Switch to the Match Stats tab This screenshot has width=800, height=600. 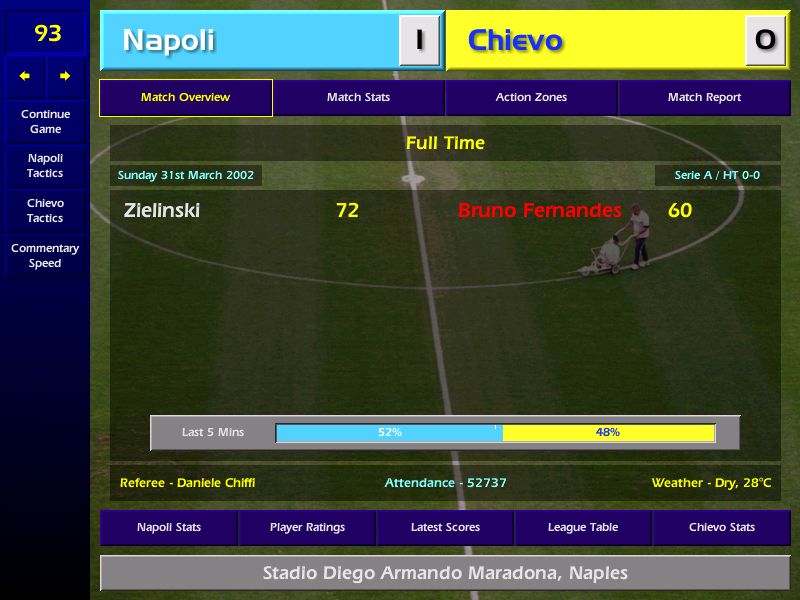click(358, 98)
